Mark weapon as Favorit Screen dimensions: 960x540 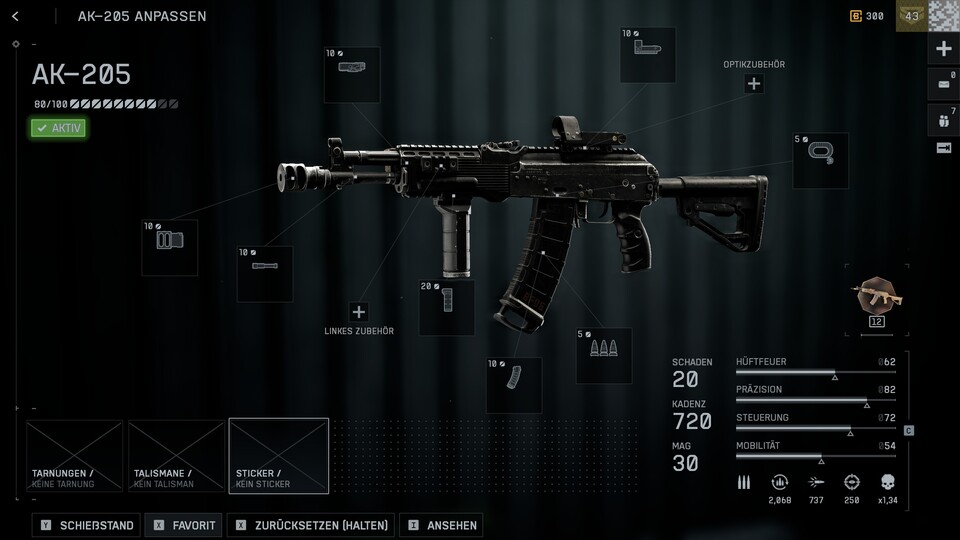pos(184,525)
